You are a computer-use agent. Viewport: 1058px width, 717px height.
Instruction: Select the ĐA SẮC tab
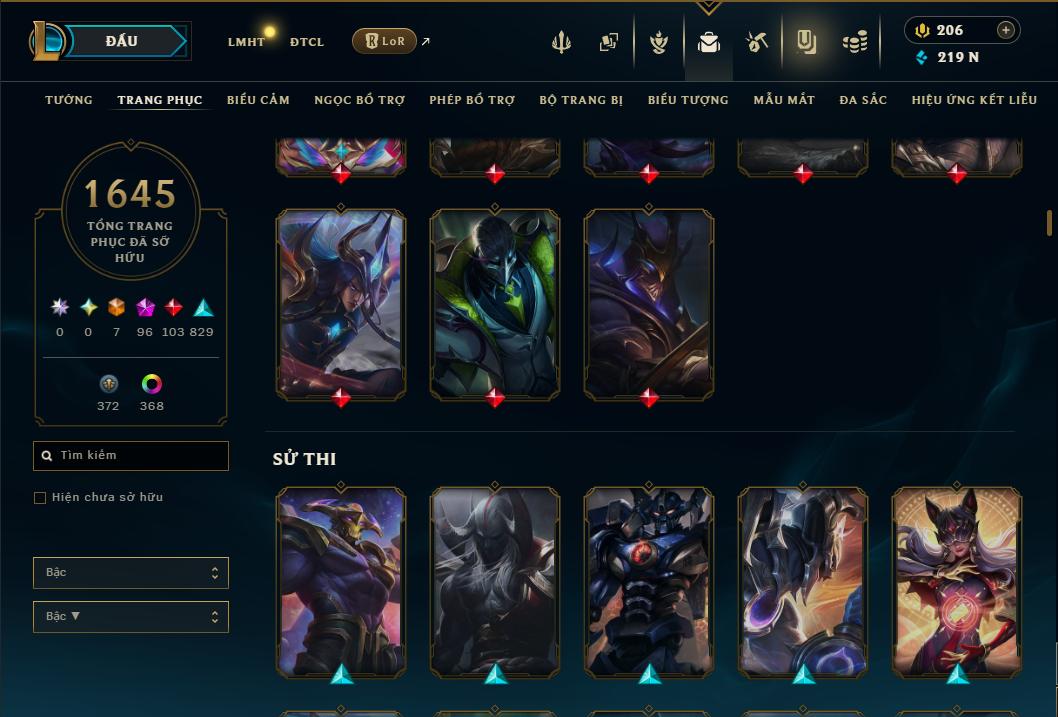tap(863, 100)
